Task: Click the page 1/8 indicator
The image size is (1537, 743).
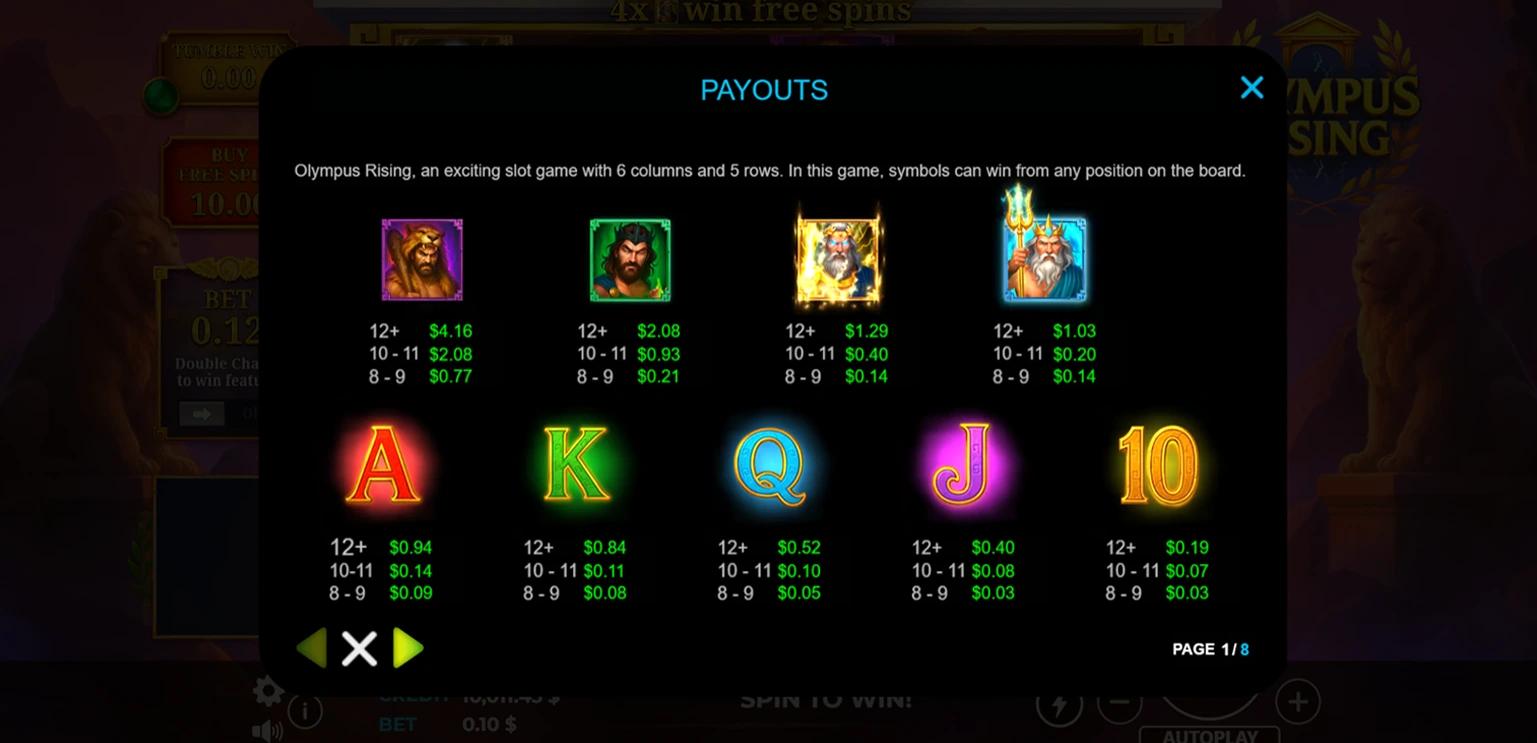Action: (1211, 649)
